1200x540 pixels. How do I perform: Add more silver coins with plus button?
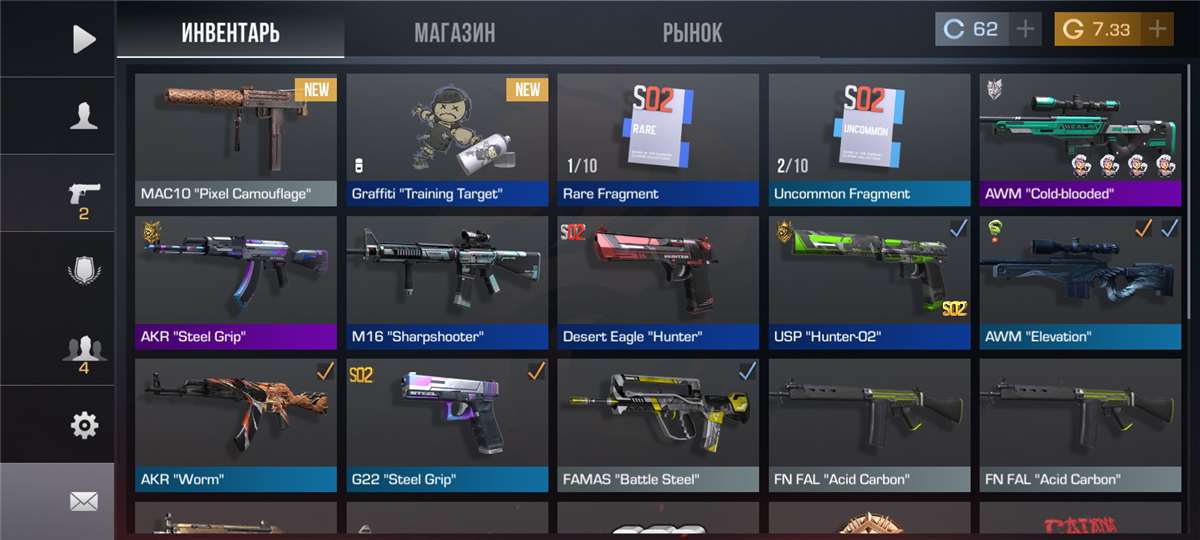(x=1025, y=29)
